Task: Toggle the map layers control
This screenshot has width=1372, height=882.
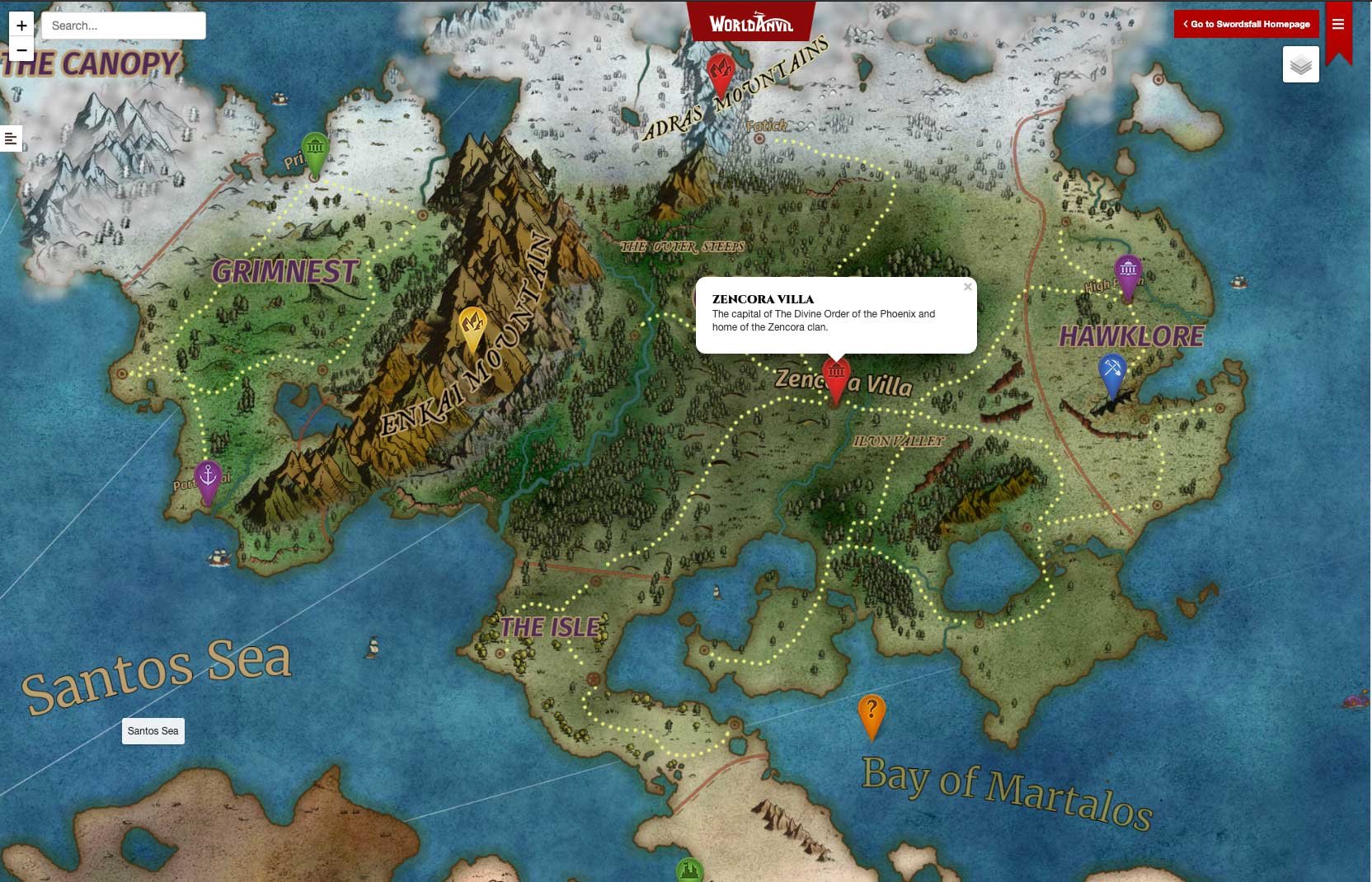Action: click(1301, 64)
